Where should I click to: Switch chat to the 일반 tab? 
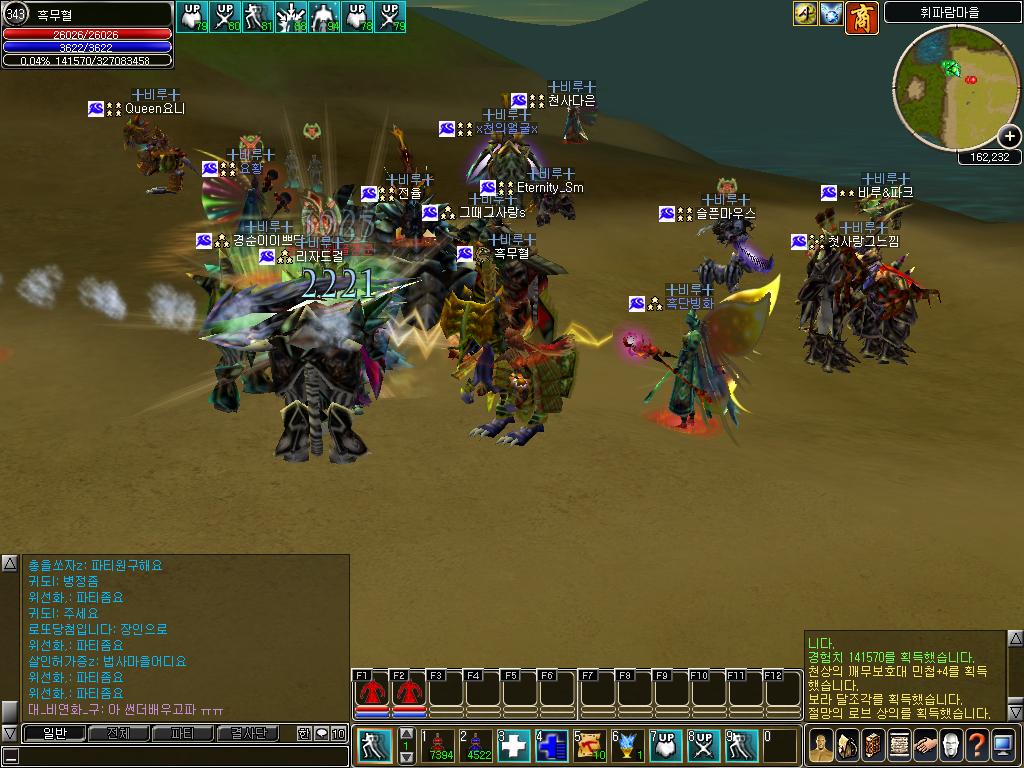(x=54, y=733)
